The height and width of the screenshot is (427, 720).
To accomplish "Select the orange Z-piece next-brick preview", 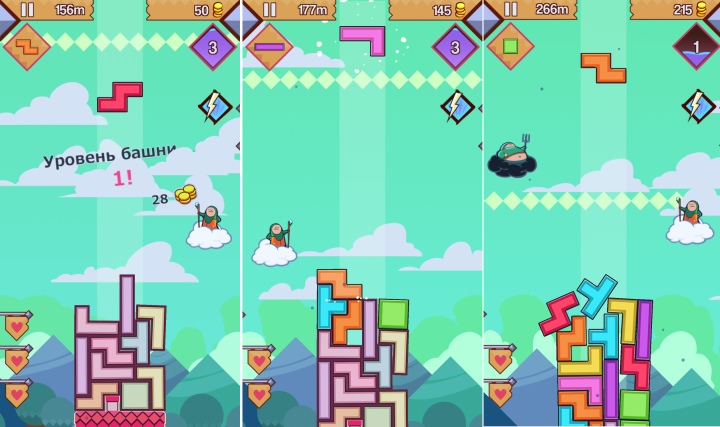I will coord(26,46).
